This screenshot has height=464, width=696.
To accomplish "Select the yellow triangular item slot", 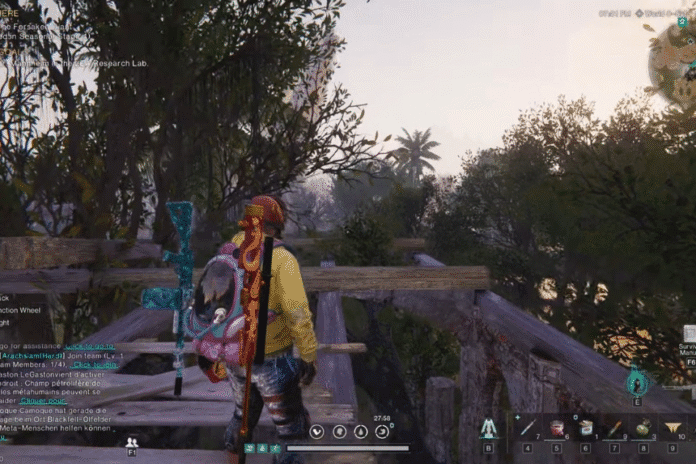I will [673, 428].
